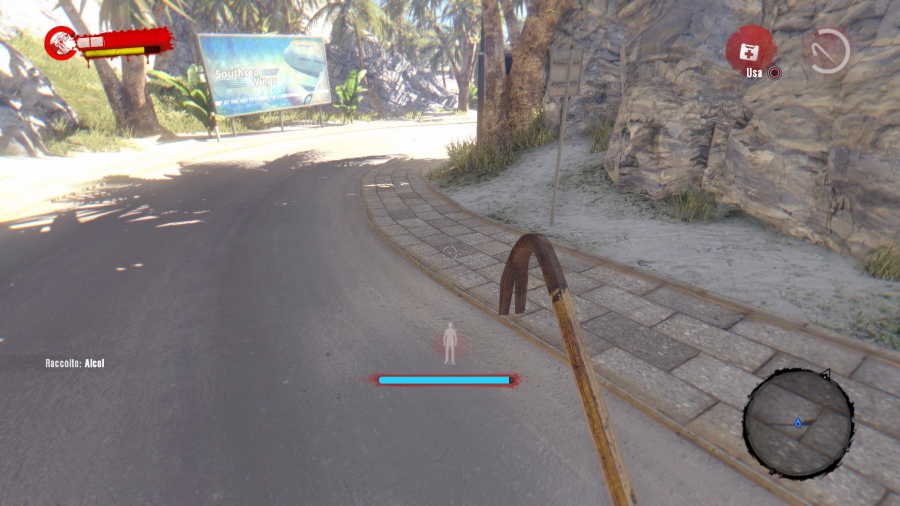
Task: Use the red medkit icon
Action: pyautogui.click(x=751, y=48)
